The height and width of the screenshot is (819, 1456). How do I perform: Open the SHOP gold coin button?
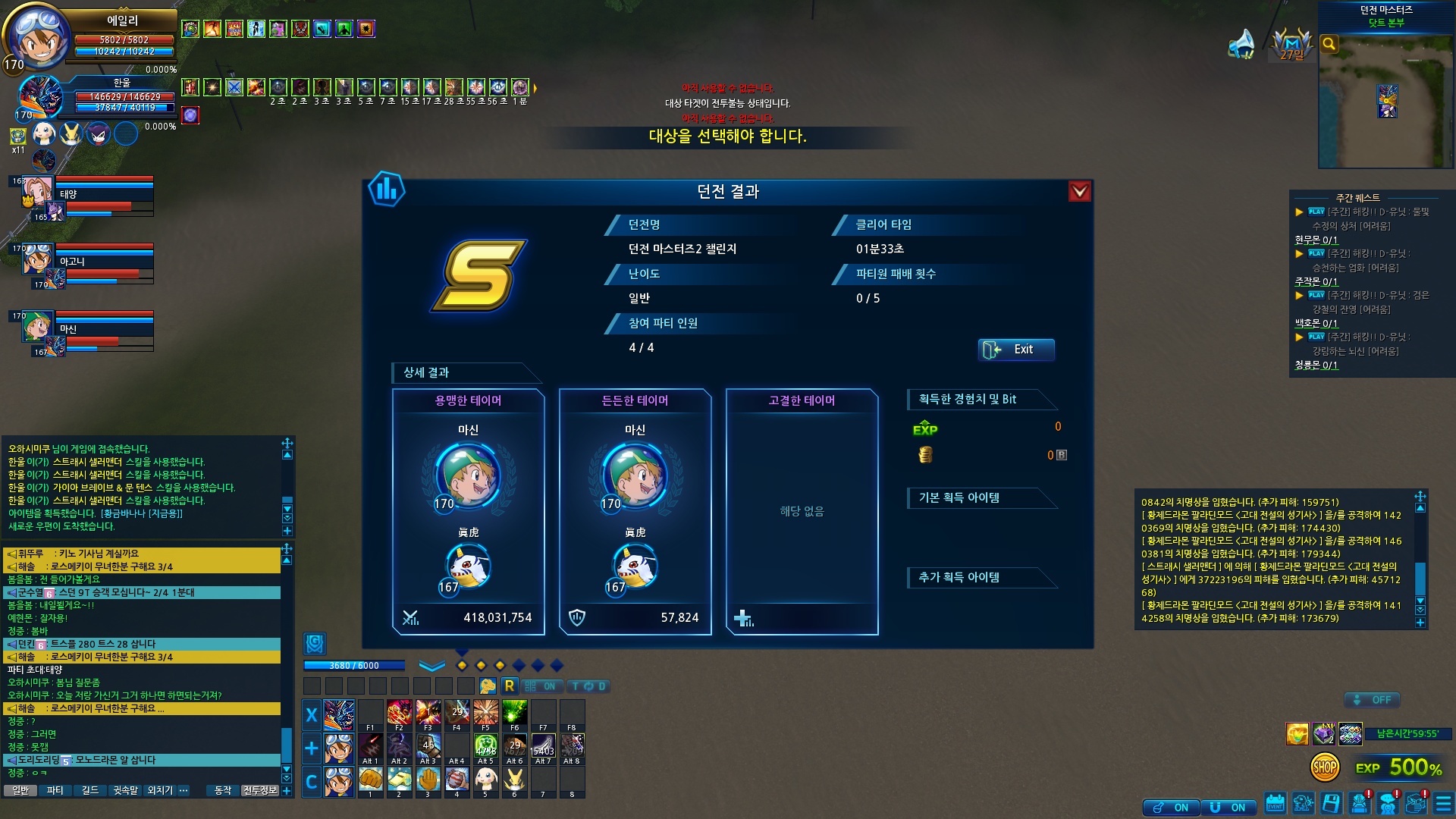point(1324,767)
